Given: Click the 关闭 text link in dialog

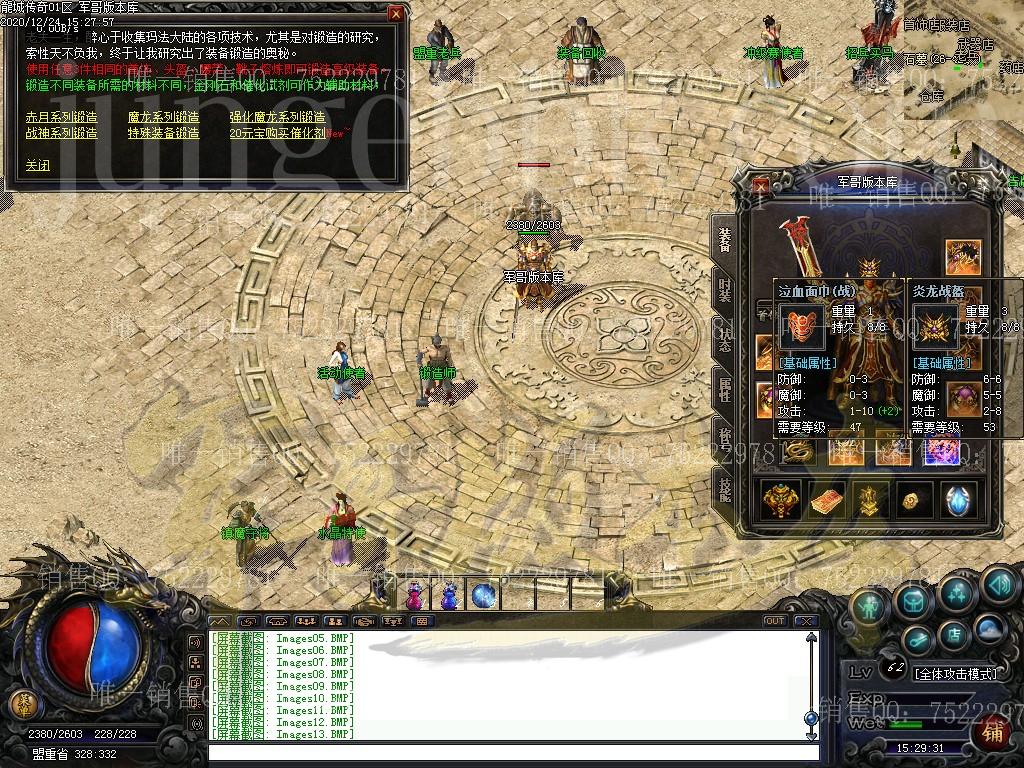Looking at the screenshot, I should (37, 166).
